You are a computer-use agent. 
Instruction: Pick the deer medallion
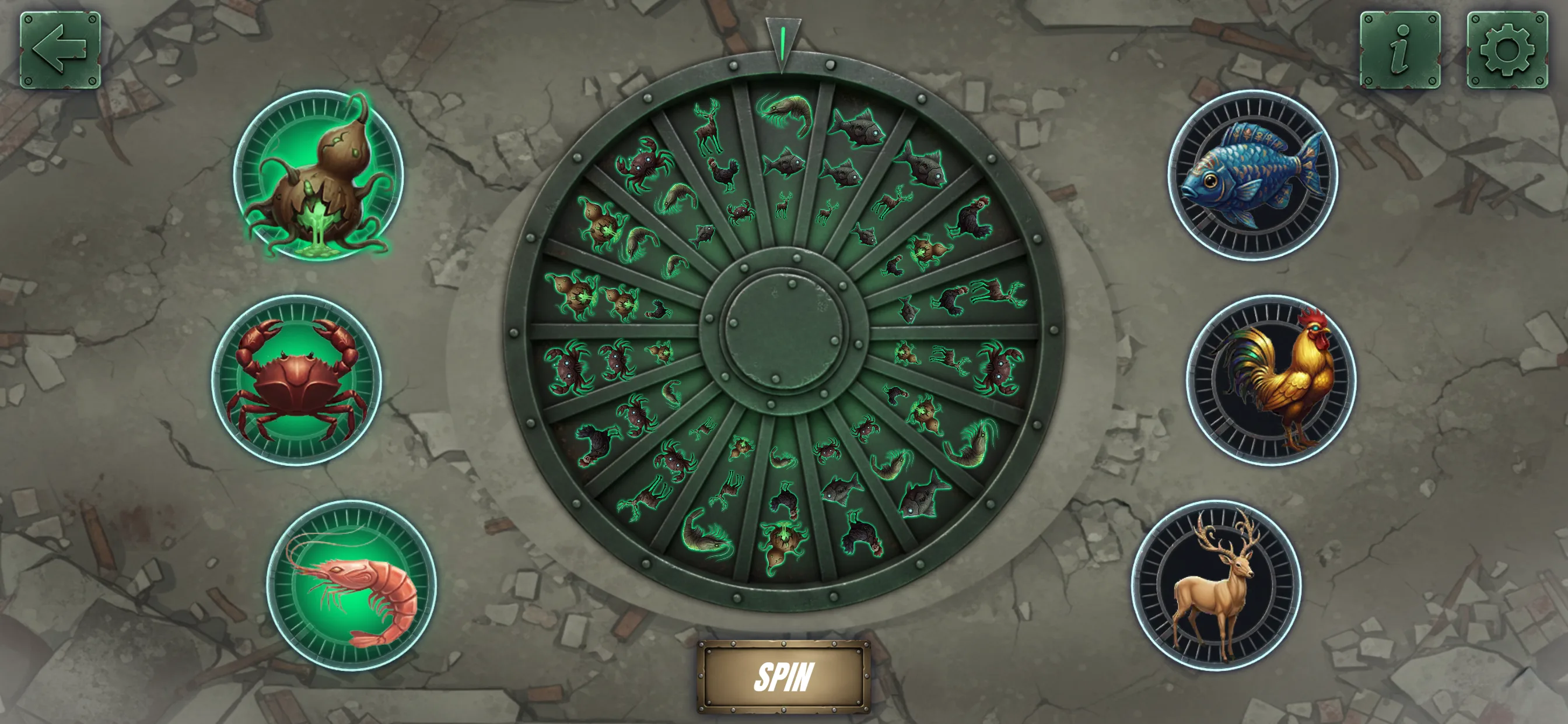[1216, 585]
